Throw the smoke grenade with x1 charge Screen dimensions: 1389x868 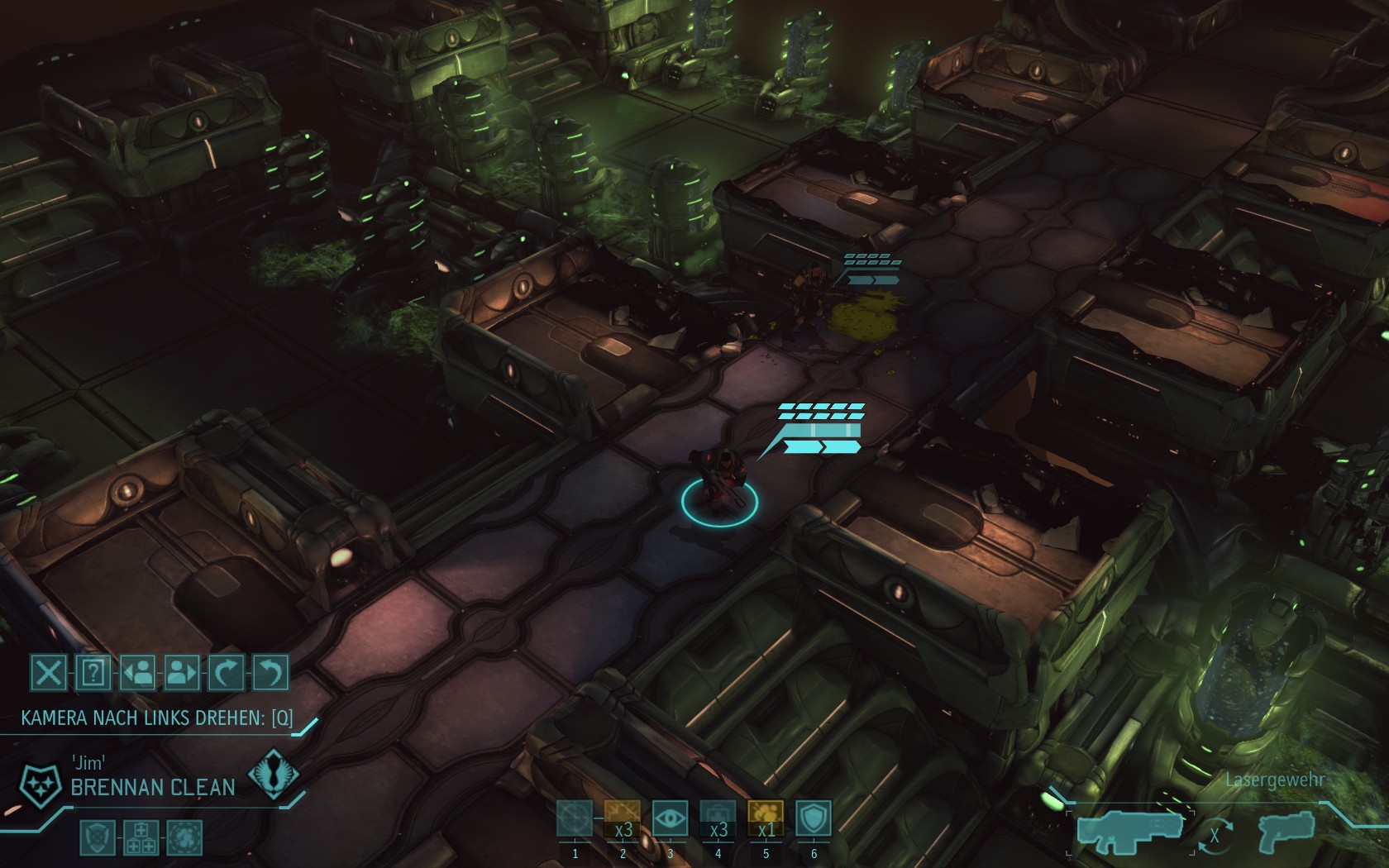tap(766, 819)
